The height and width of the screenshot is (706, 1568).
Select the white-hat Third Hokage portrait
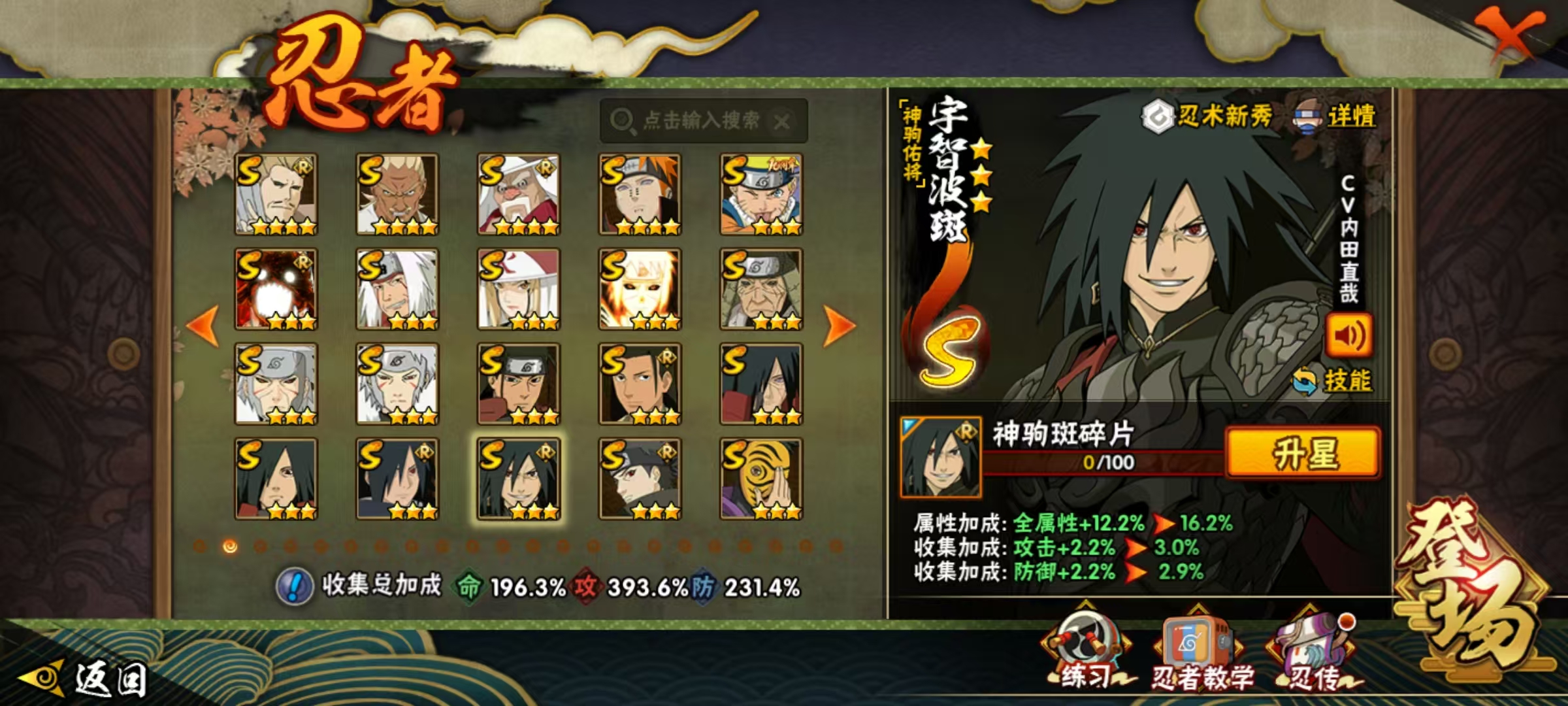click(519, 194)
